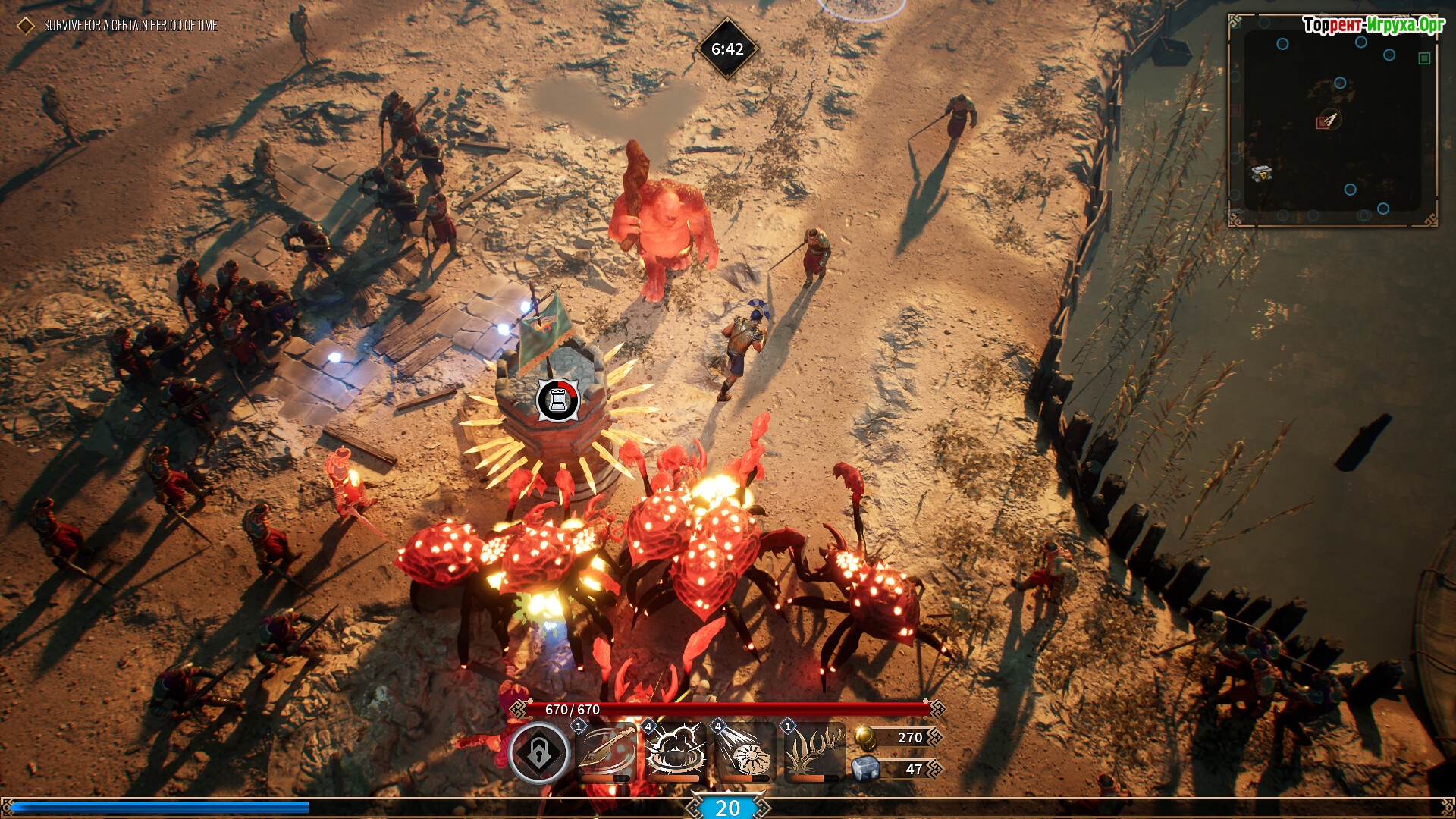Click the rook tower marker icon
This screenshot has width=1456, height=819.
[558, 400]
